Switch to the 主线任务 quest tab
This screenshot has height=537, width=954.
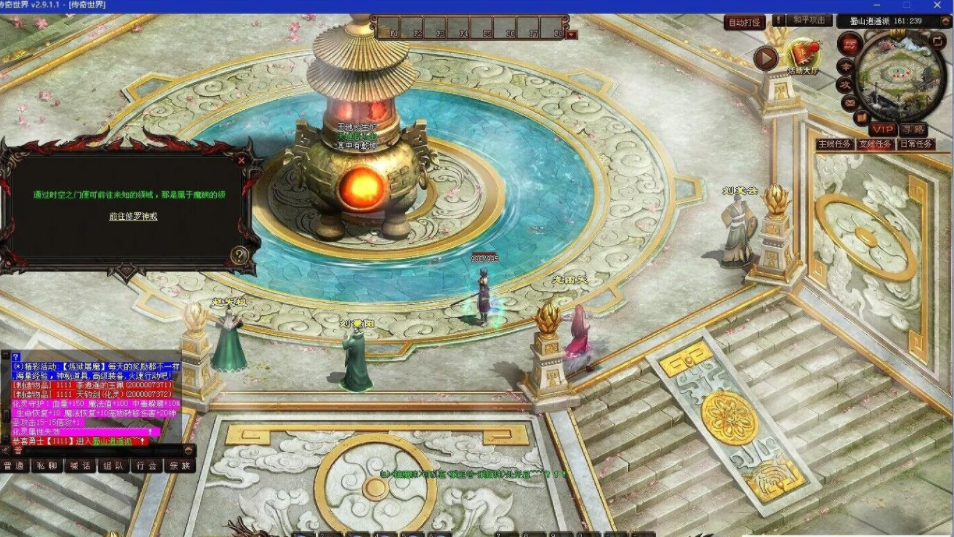[x=834, y=144]
